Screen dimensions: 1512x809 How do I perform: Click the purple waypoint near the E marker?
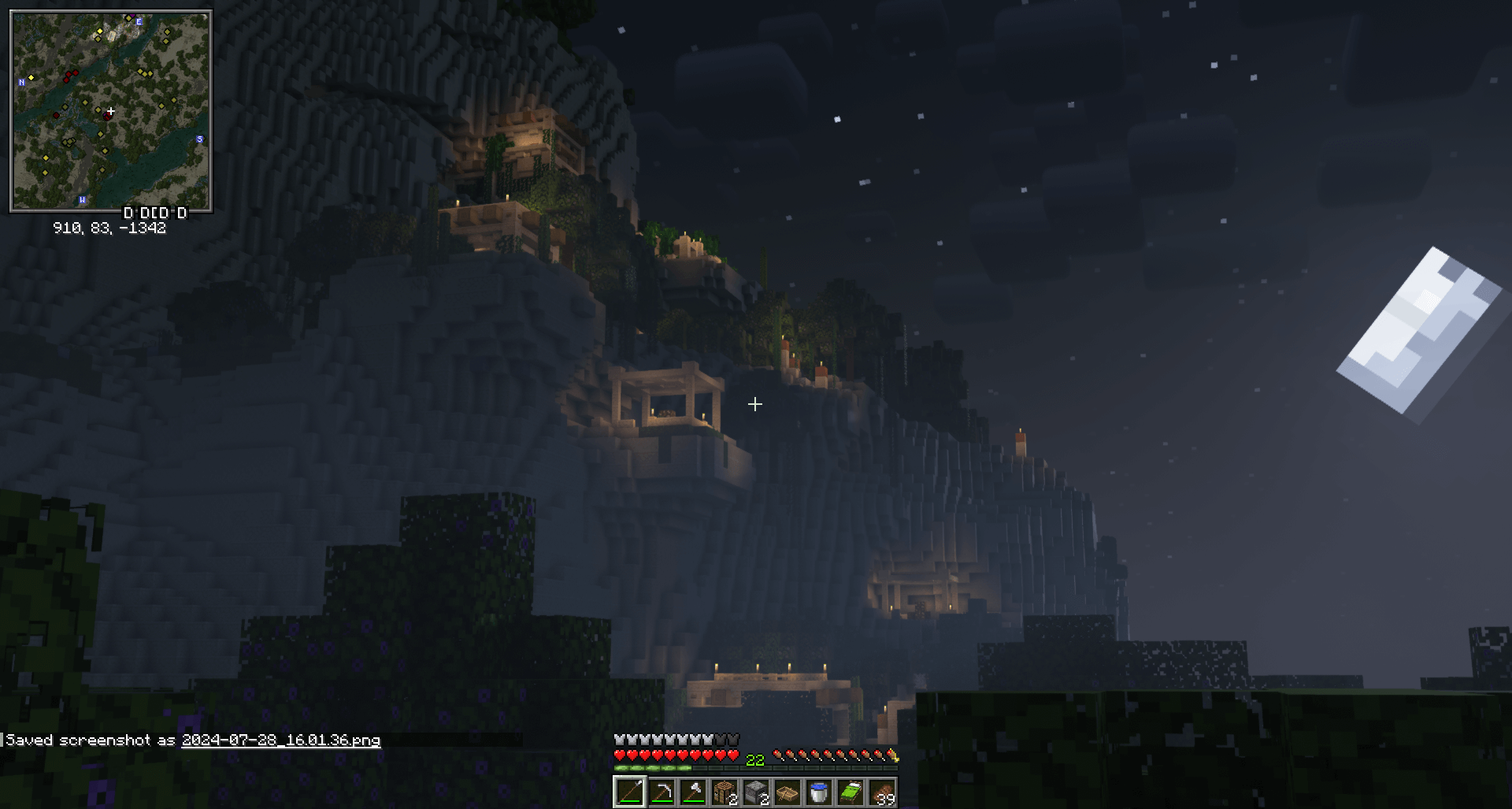pyautogui.click(x=134, y=17)
